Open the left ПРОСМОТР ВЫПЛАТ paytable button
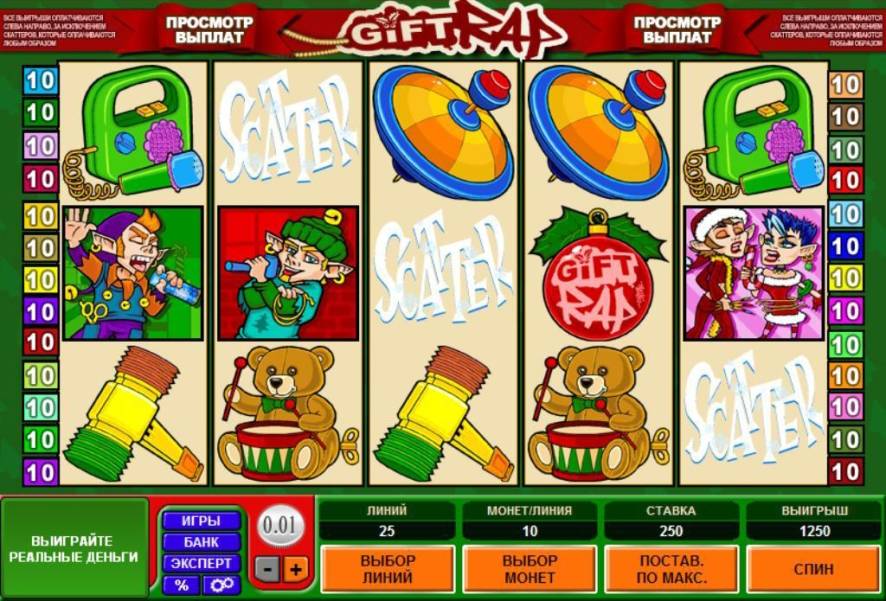Viewport: 886px width, 601px height. [x=209, y=29]
